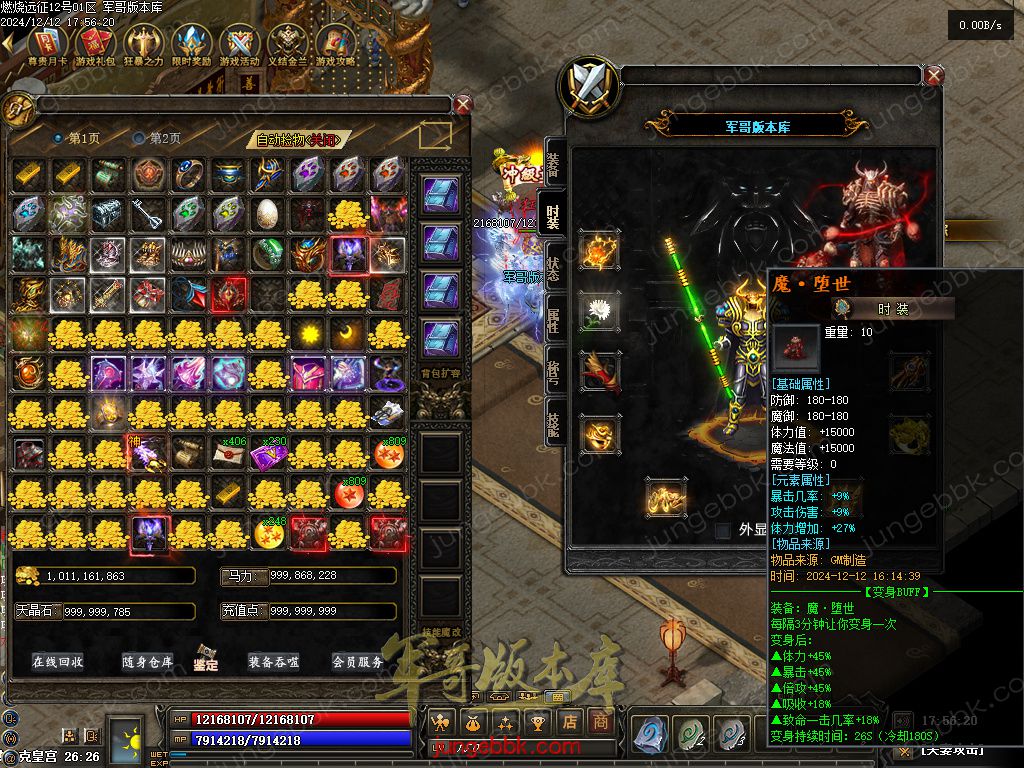The image size is (1024, 768).
Task: Close the inventory bag window
Action: pos(463,104)
